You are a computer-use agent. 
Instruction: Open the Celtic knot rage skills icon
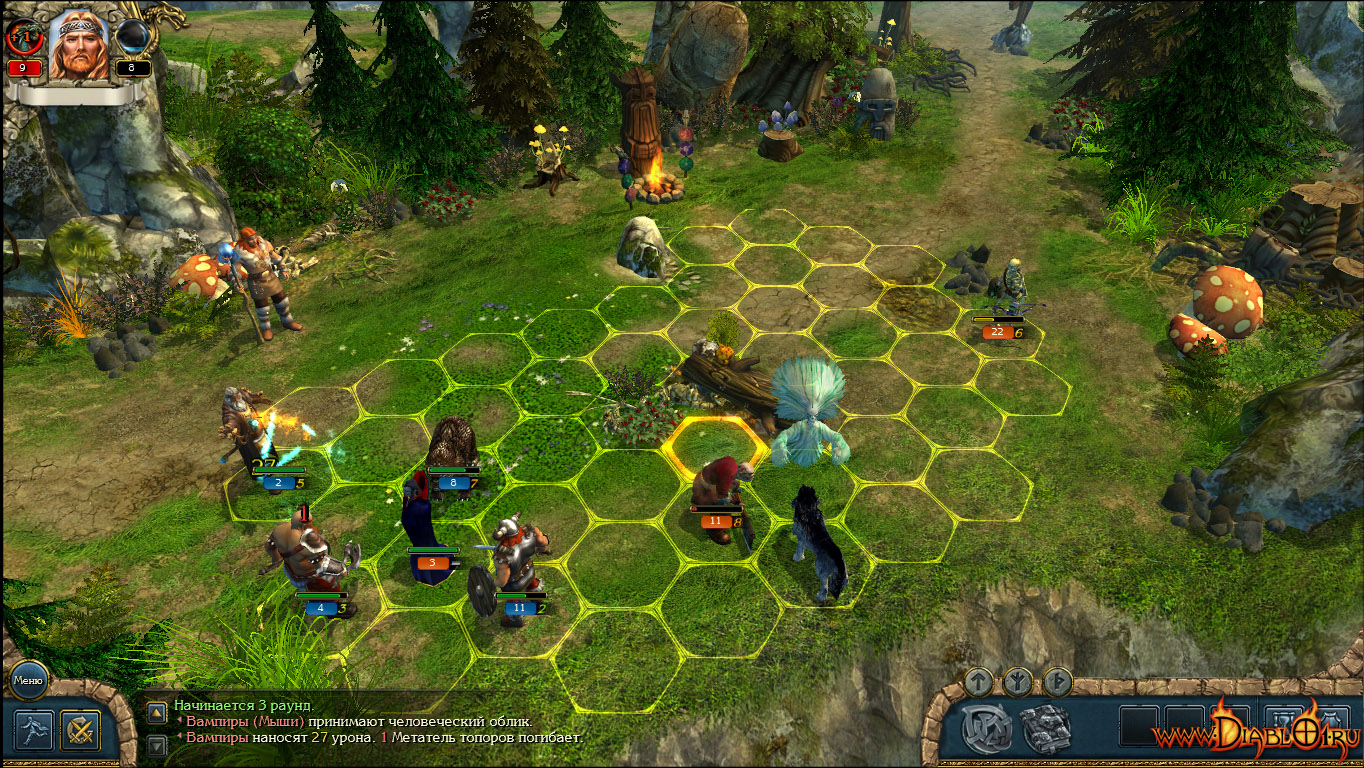986,729
